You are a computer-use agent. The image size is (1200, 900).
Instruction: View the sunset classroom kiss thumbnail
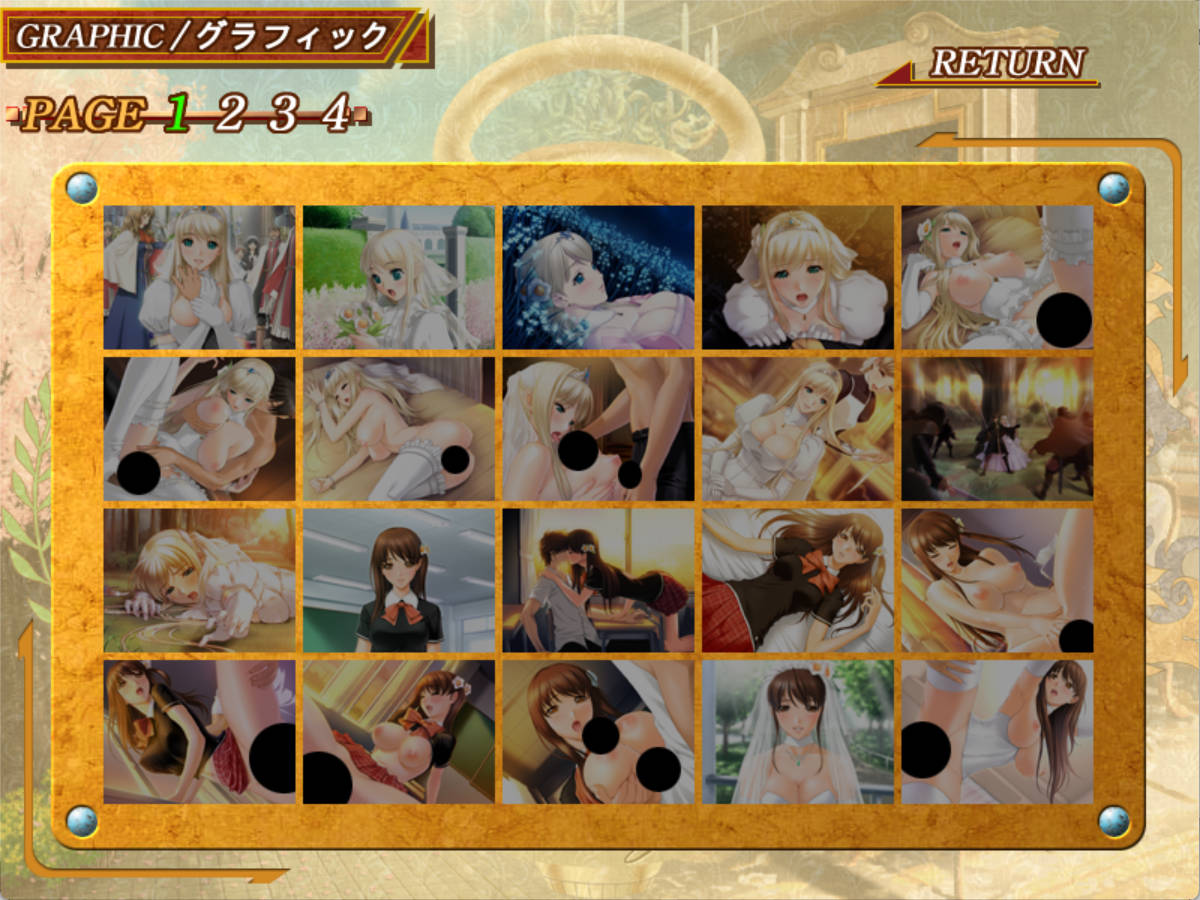[x=598, y=580]
